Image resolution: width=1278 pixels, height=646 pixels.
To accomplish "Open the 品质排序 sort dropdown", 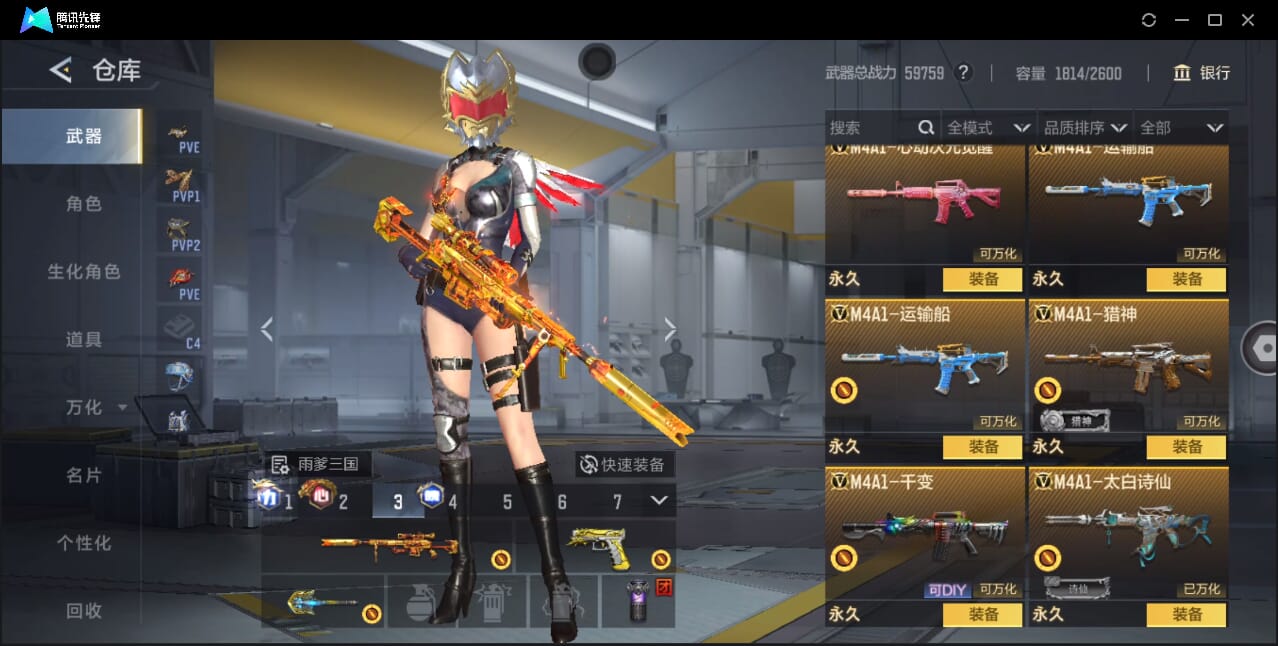I will coord(1085,128).
